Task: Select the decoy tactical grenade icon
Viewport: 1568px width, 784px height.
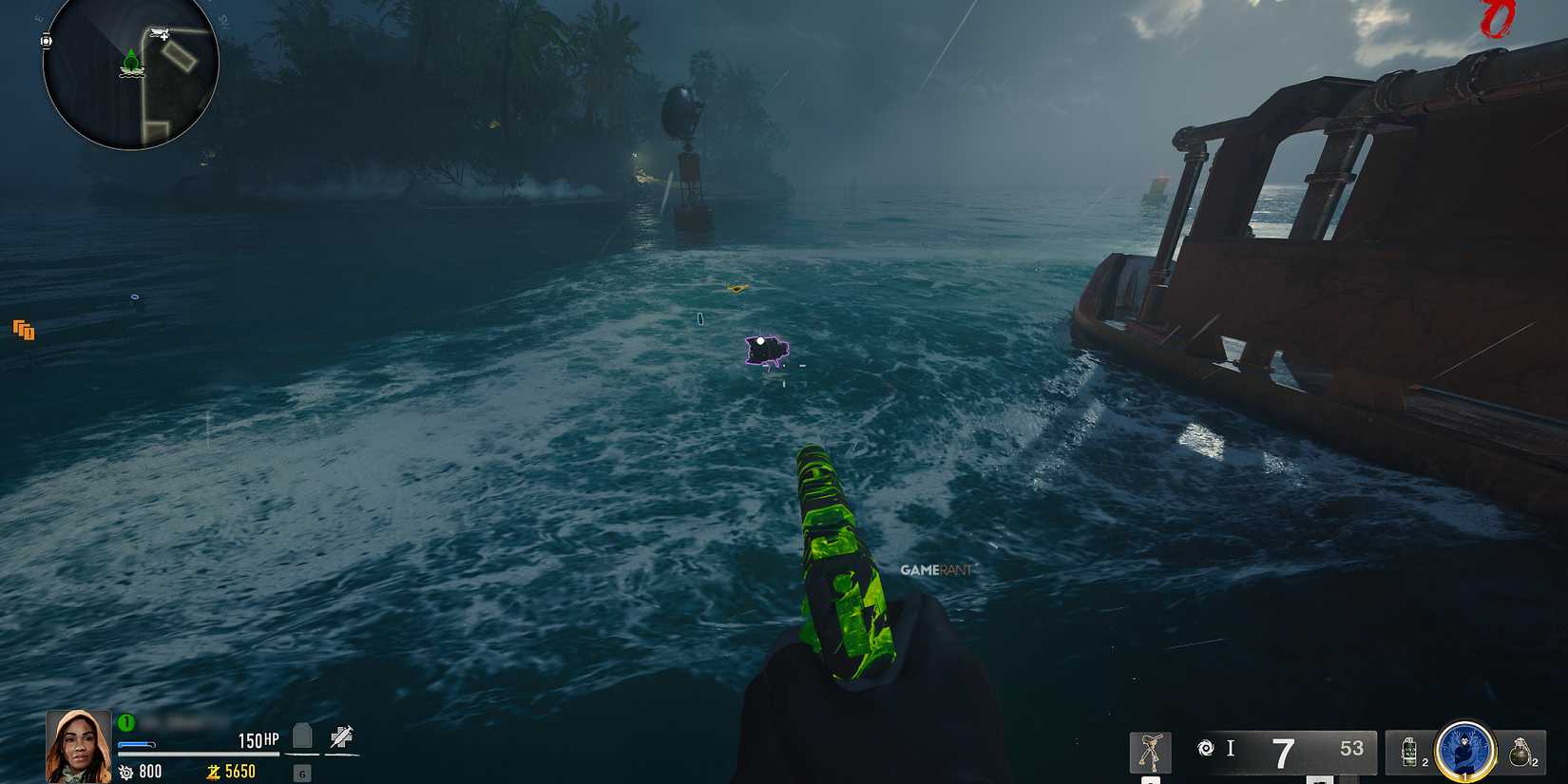Action: click(x=1408, y=750)
